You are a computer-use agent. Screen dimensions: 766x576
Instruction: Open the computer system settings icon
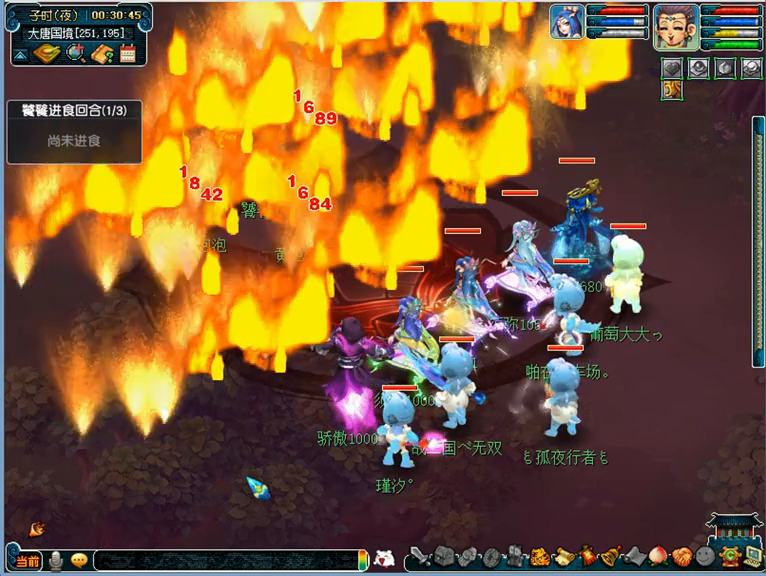tap(752, 557)
